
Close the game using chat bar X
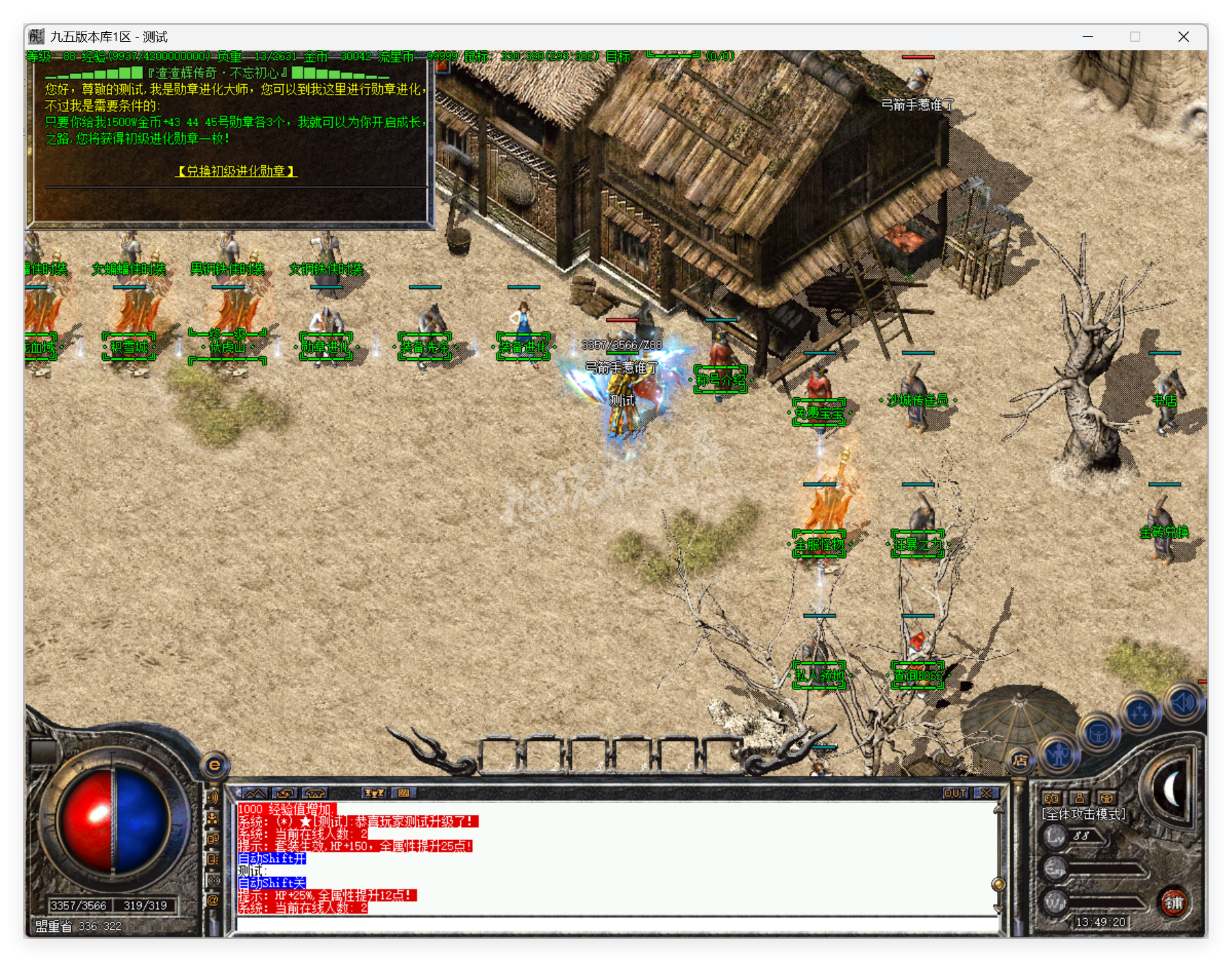click(986, 793)
